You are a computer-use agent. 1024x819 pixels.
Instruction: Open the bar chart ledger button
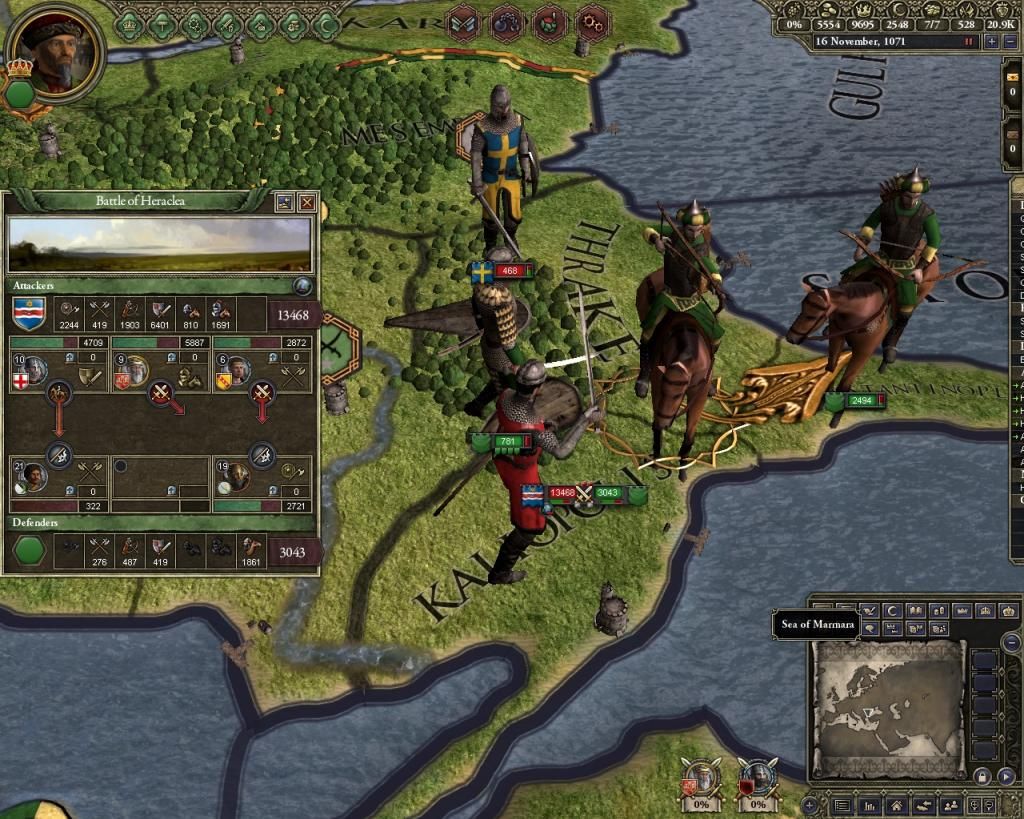tap(870, 805)
